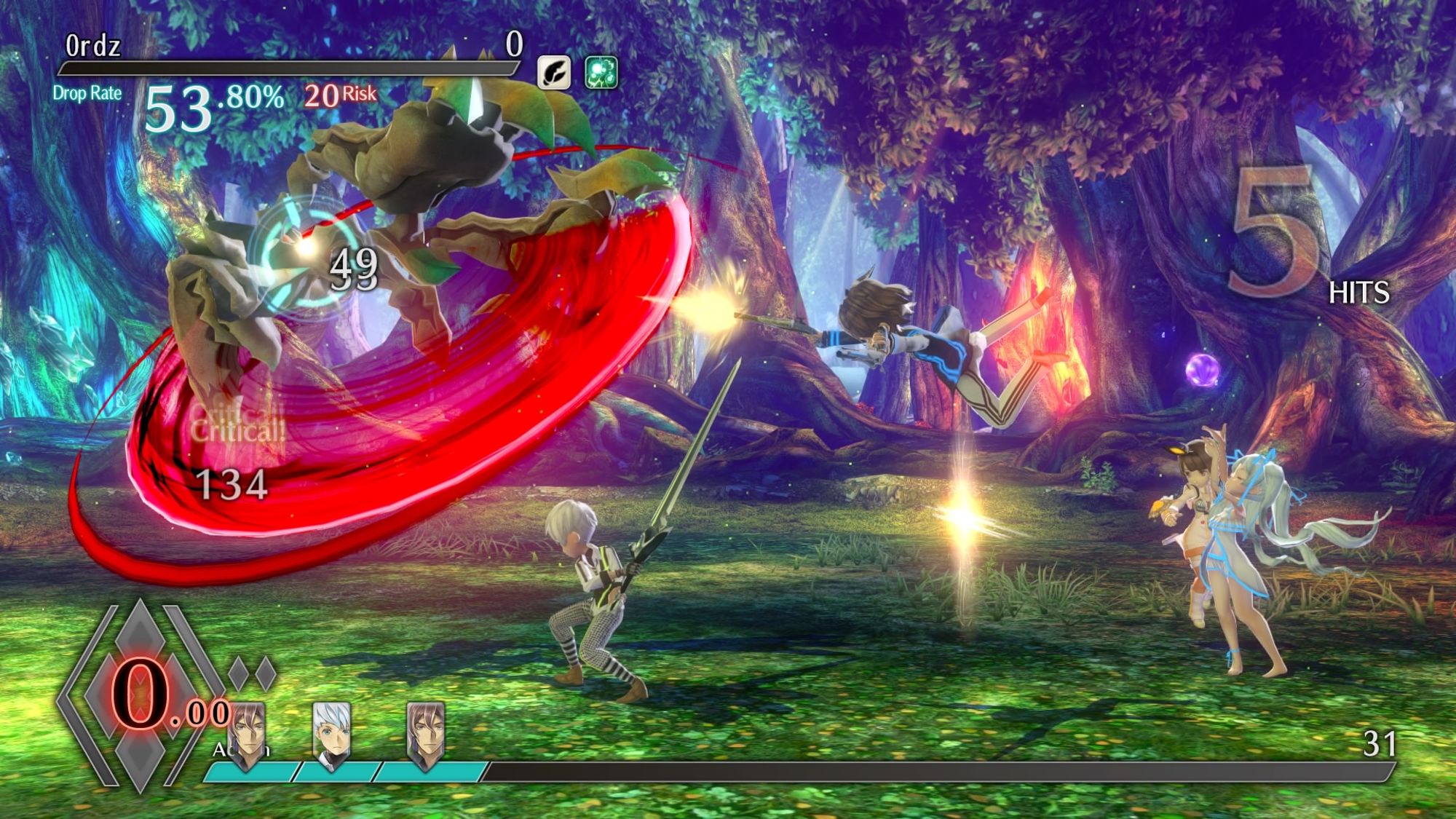Select the green glowing orbs status icon

click(x=601, y=72)
